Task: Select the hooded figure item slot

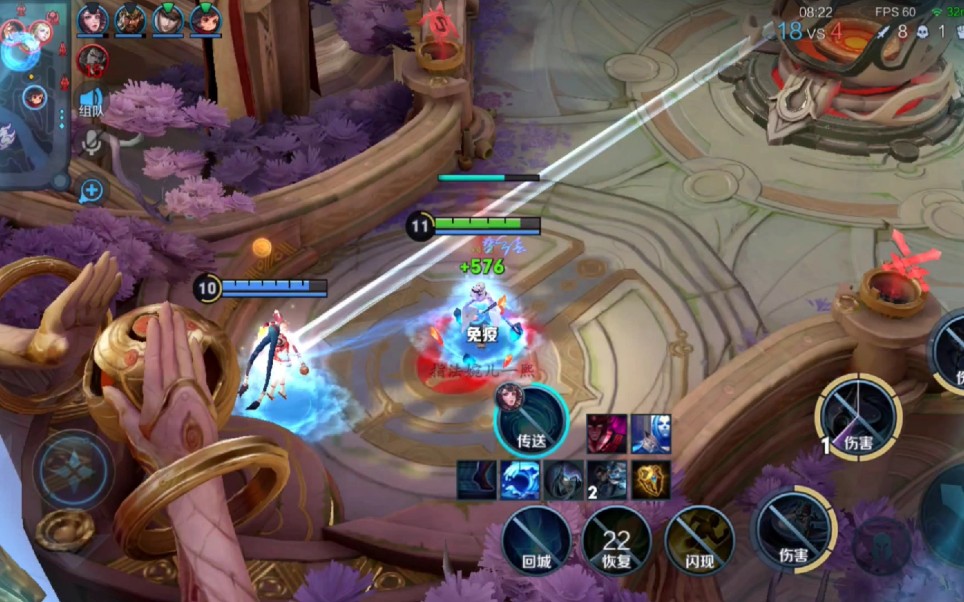Action: coord(563,480)
